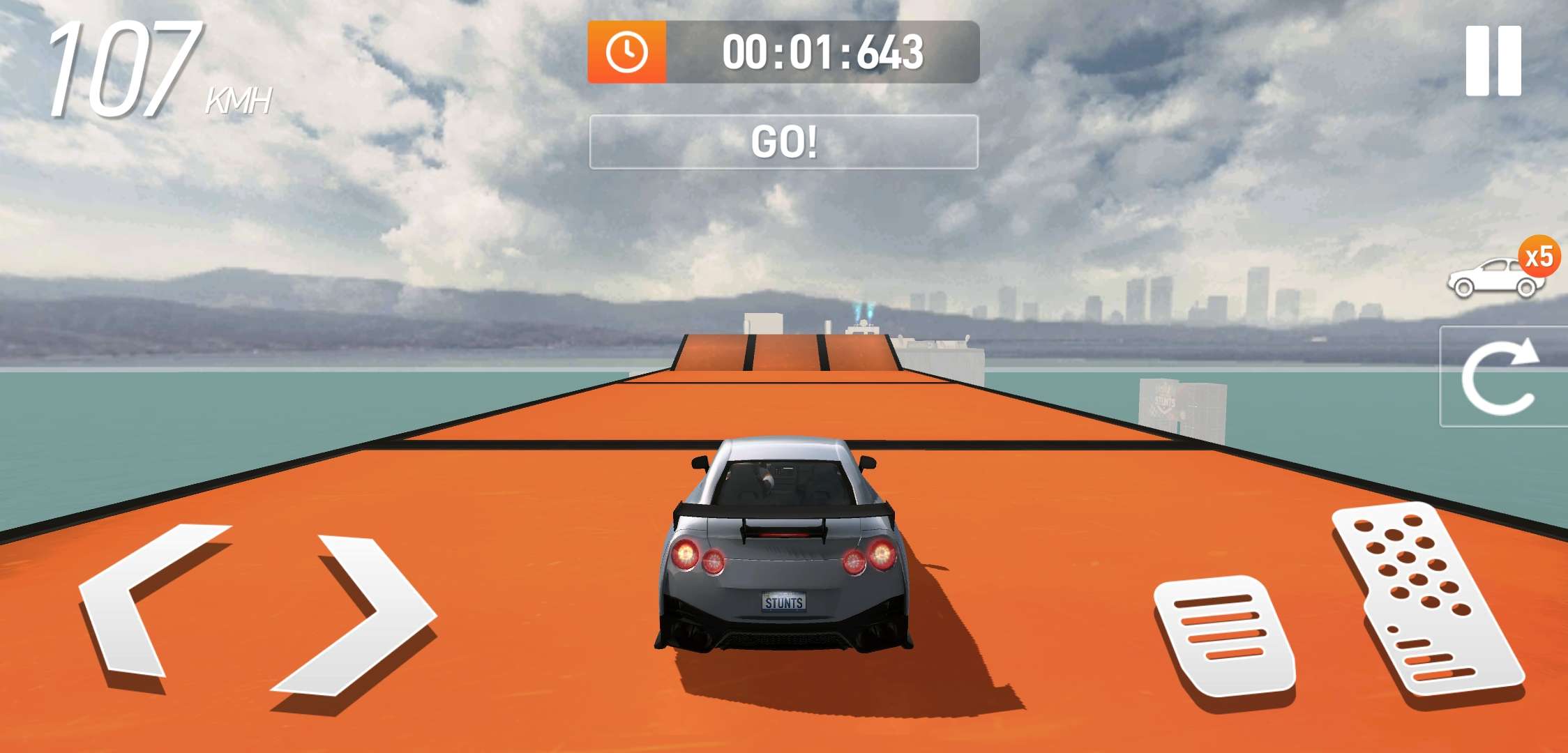
Task: Open the timer bar at the top
Action: pyautogui.click(x=784, y=52)
